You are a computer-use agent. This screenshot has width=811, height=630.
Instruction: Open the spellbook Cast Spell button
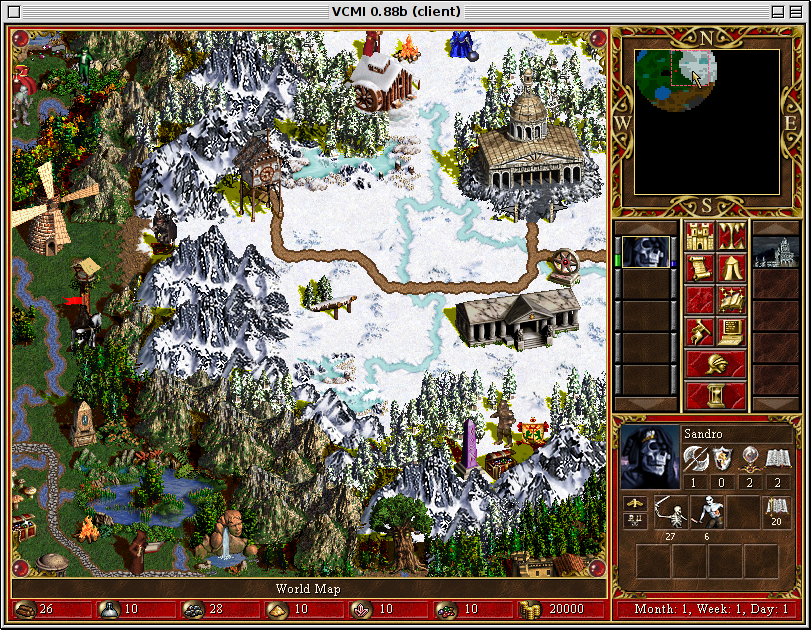(x=731, y=299)
